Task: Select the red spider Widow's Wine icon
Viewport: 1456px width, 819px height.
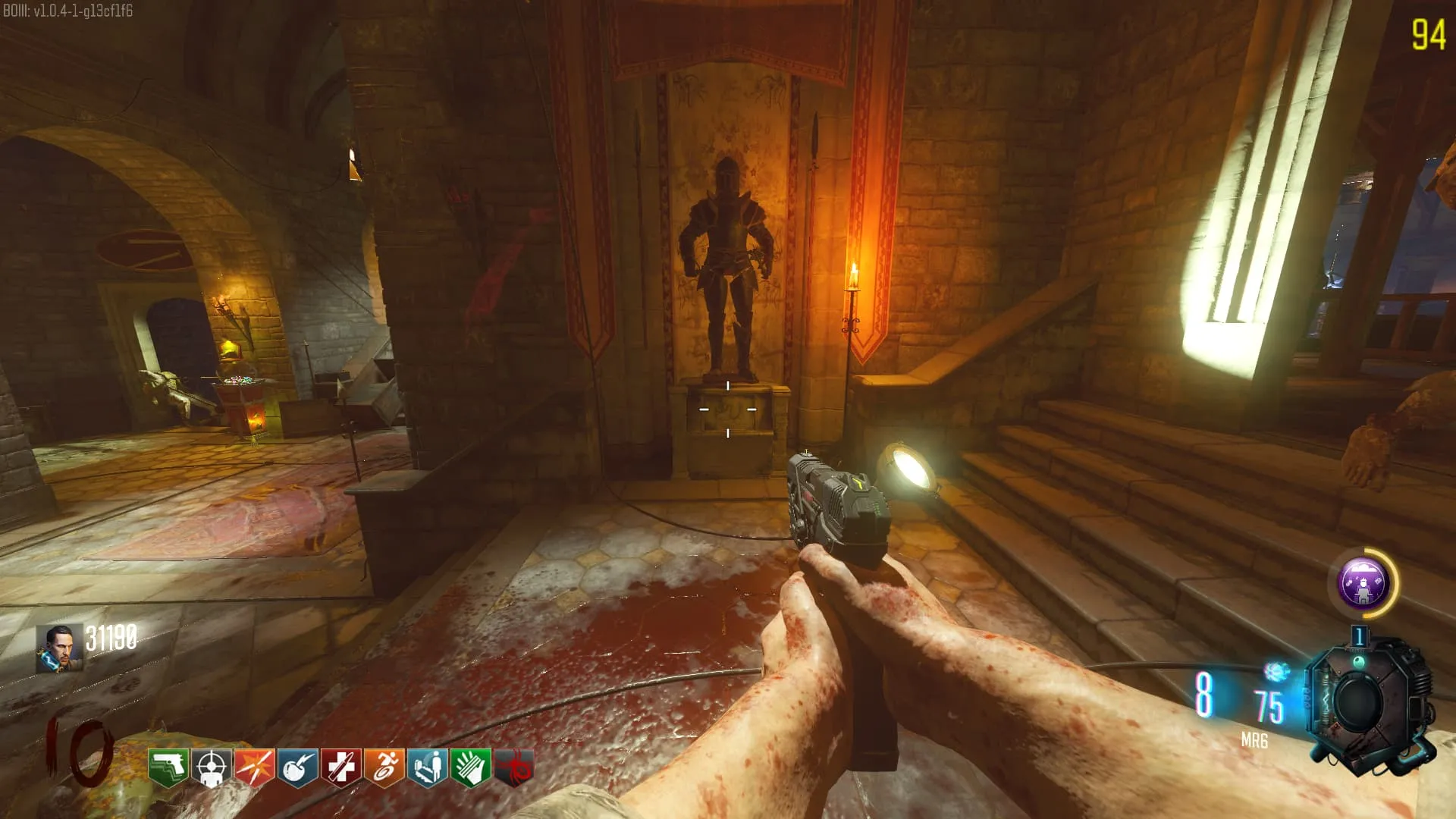Action: pyautogui.click(x=514, y=767)
